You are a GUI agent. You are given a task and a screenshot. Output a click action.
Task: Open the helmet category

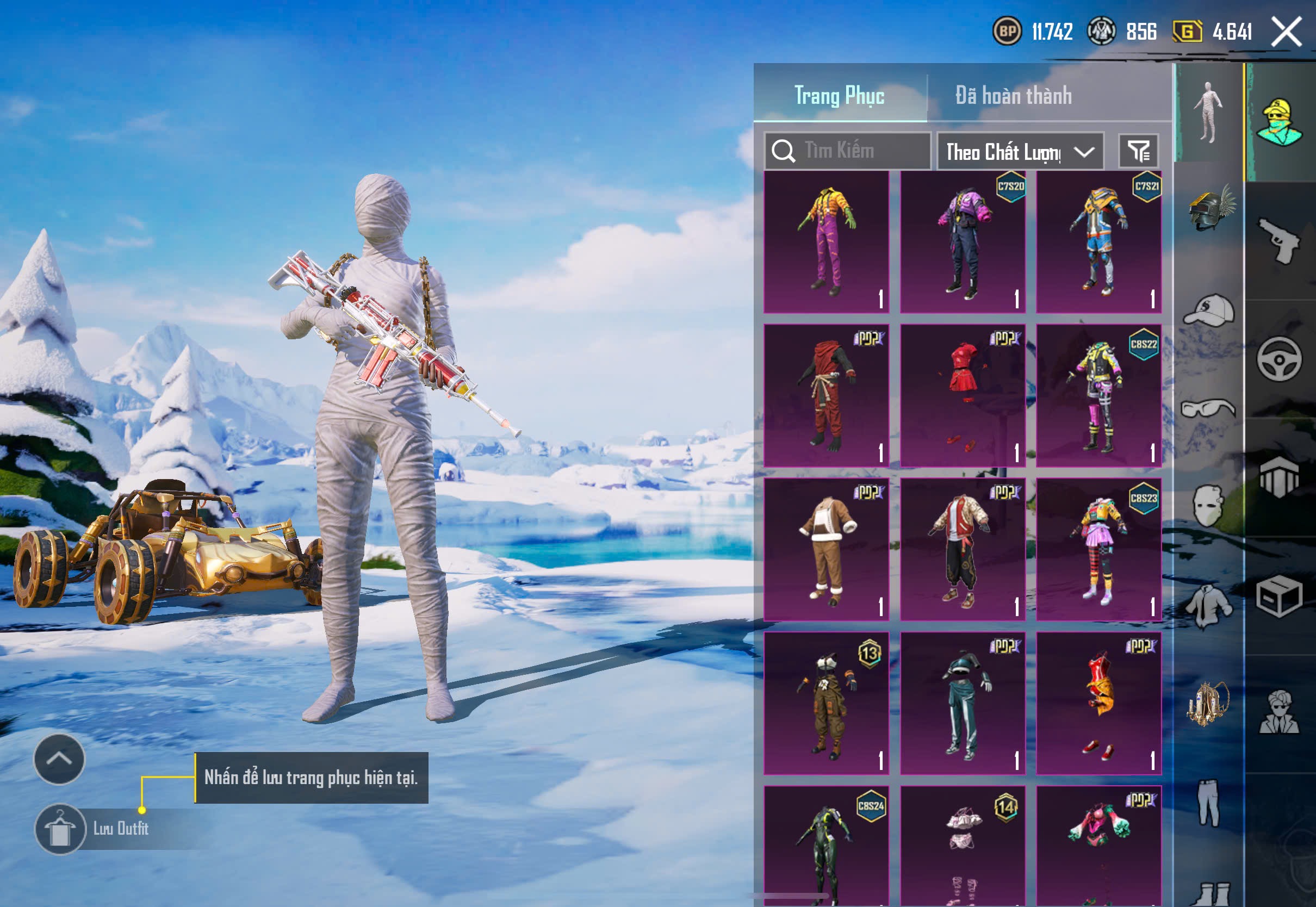(1209, 209)
